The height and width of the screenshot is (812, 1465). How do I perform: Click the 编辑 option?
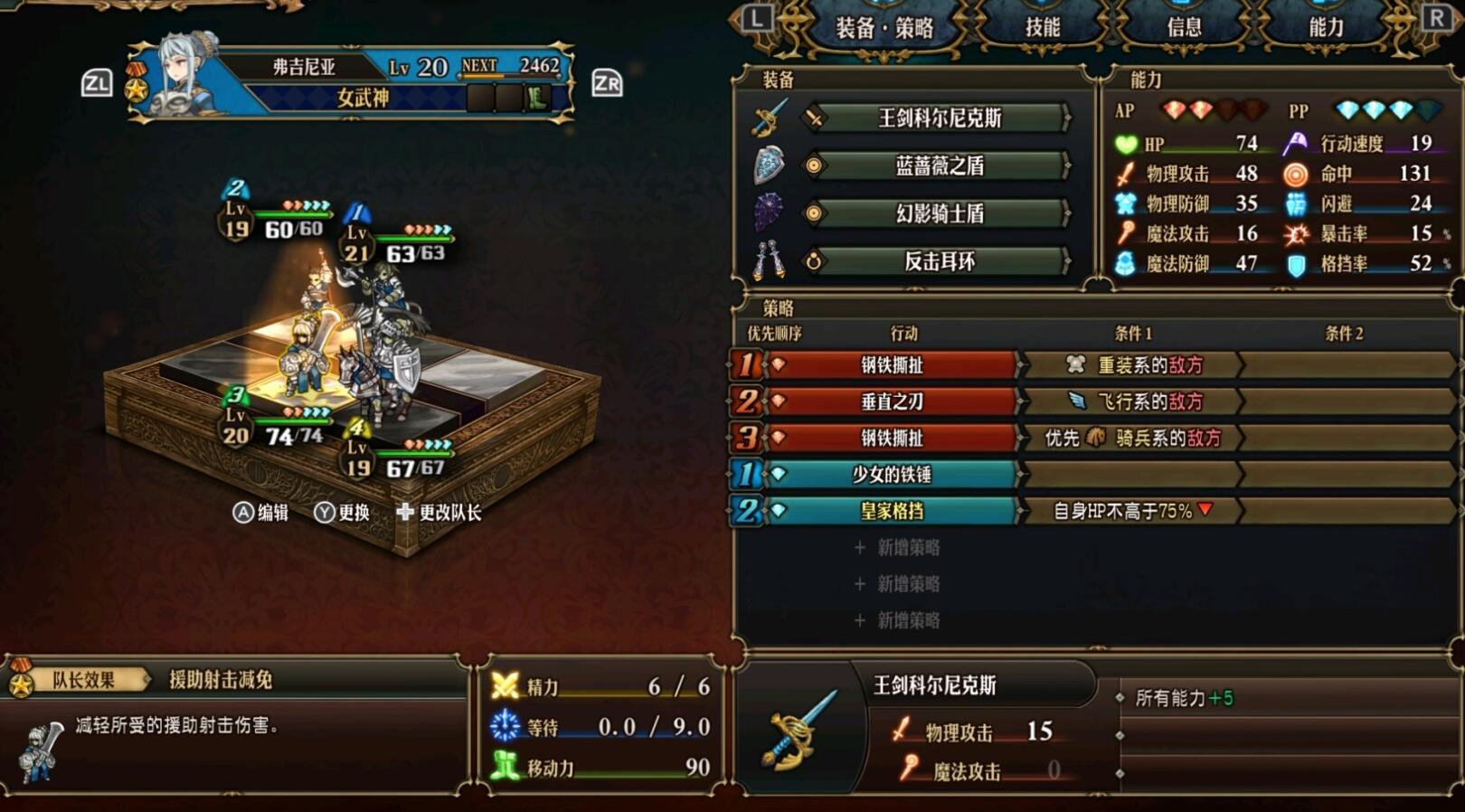261,513
